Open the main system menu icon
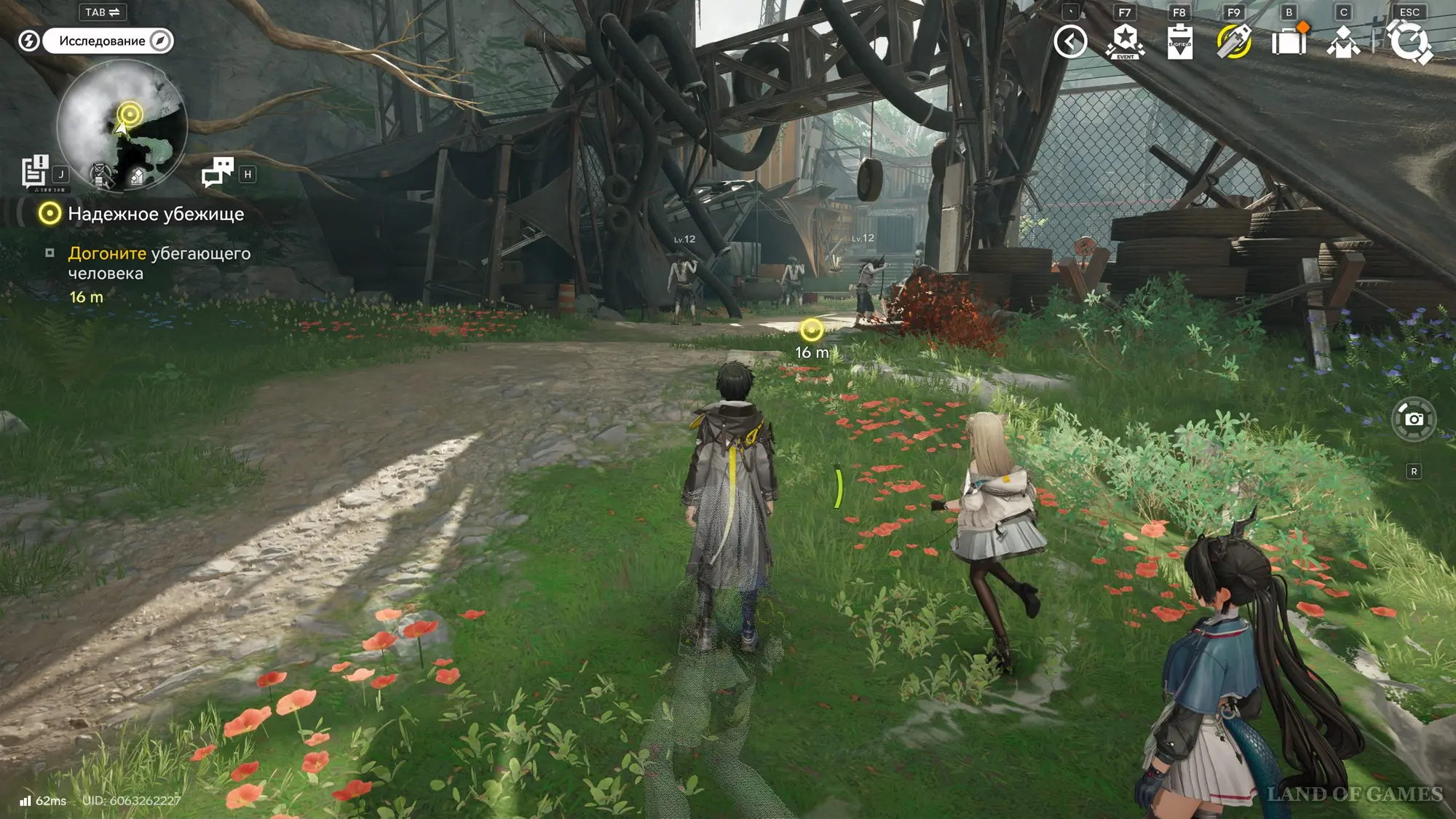The width and height of the screenshot is (1456, 819). 1410,41
